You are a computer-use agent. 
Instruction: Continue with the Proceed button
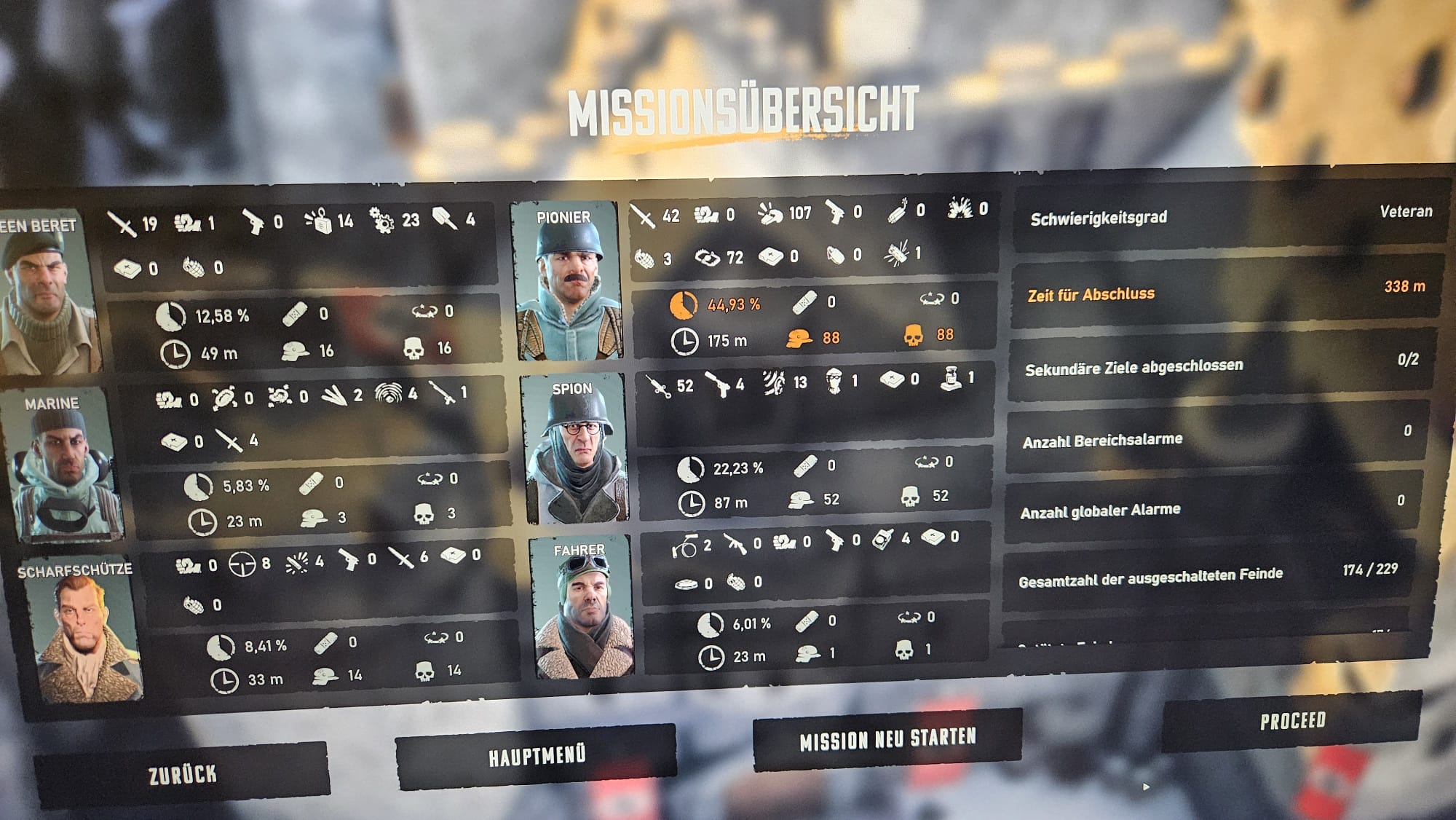pos(1292,721)
